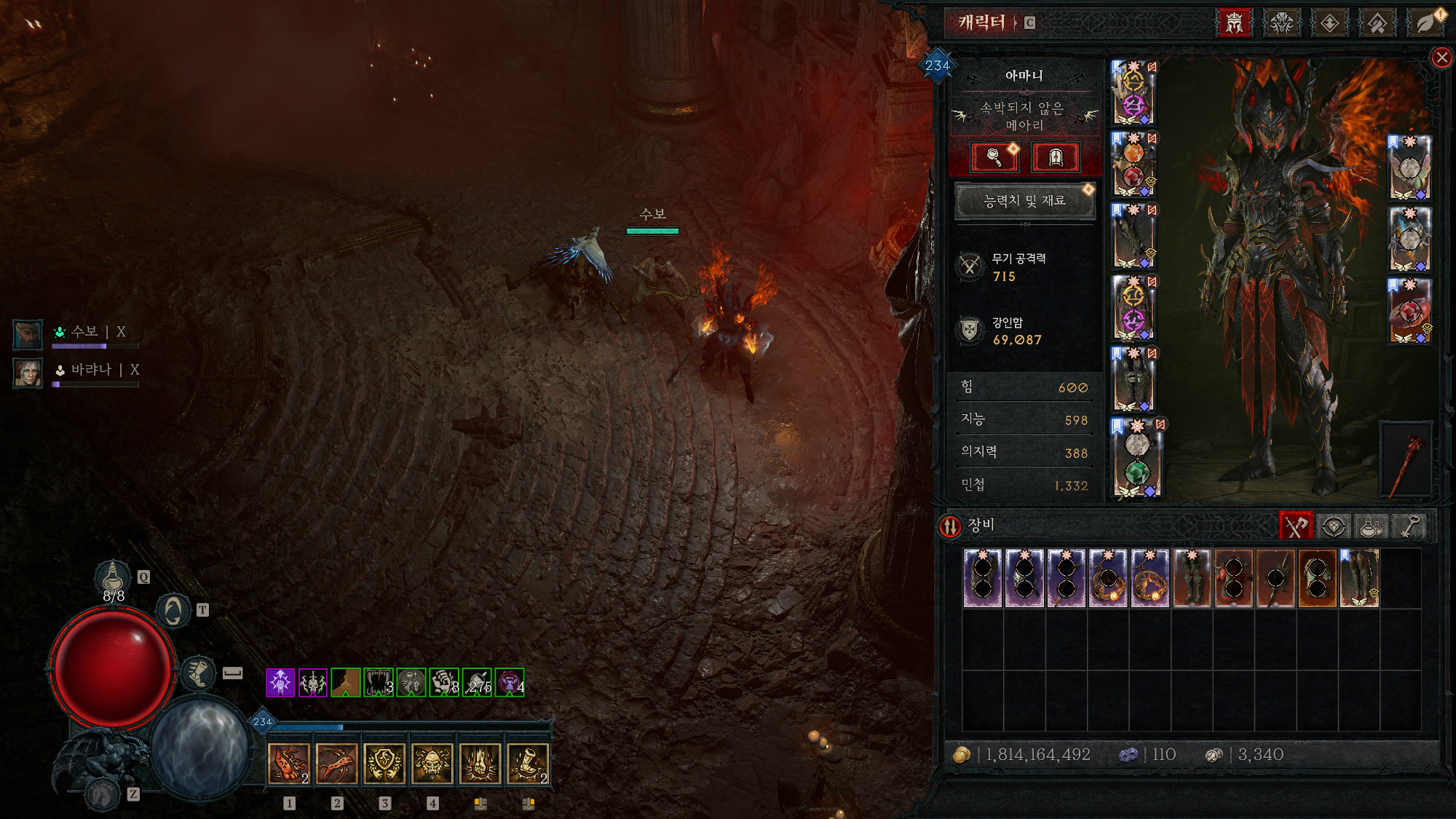
Task: Click the horse mount icon
Action: tap(103, 794)
